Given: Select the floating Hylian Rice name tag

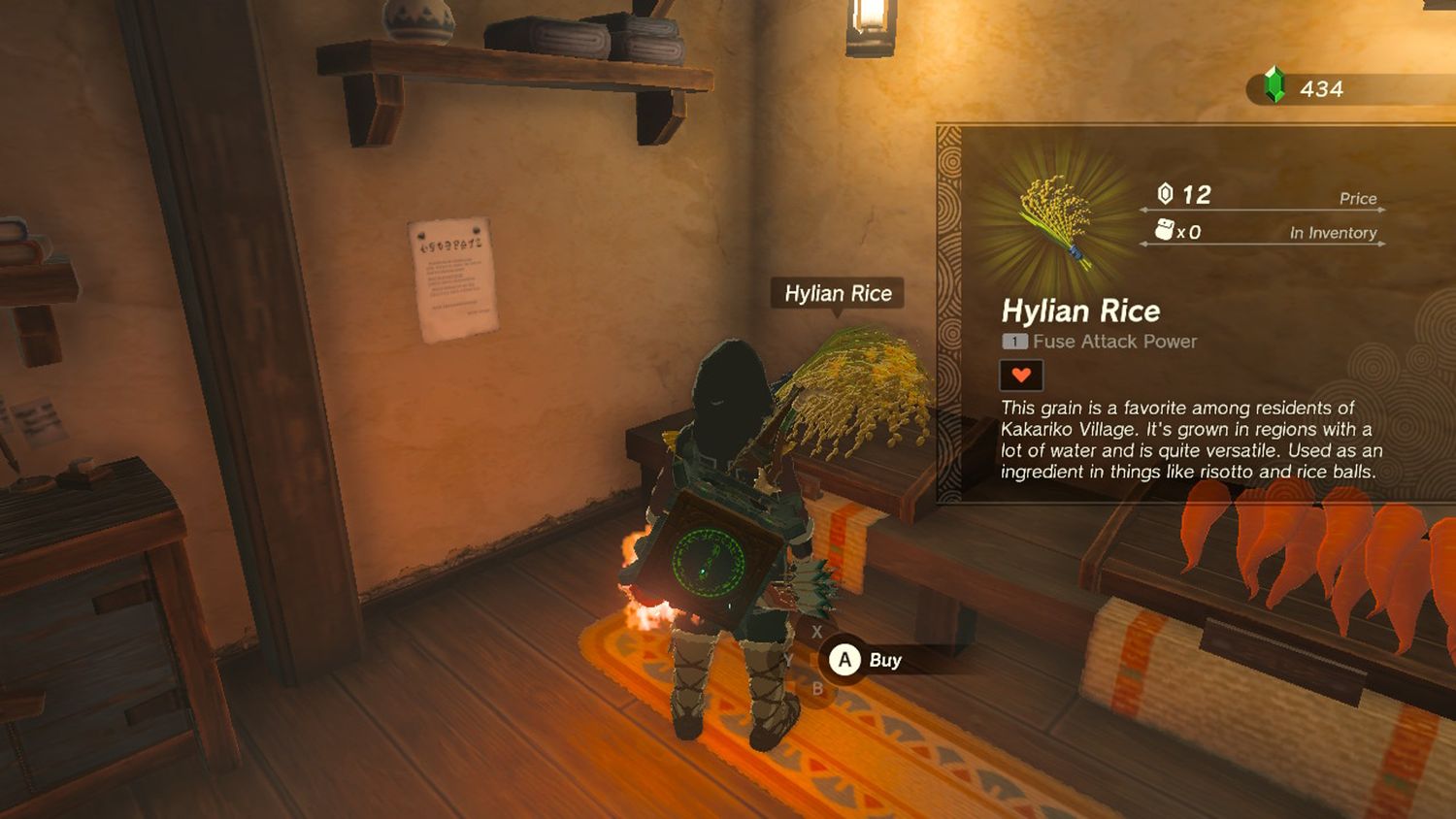Looking at the screenshot, I should pos(838,293).
